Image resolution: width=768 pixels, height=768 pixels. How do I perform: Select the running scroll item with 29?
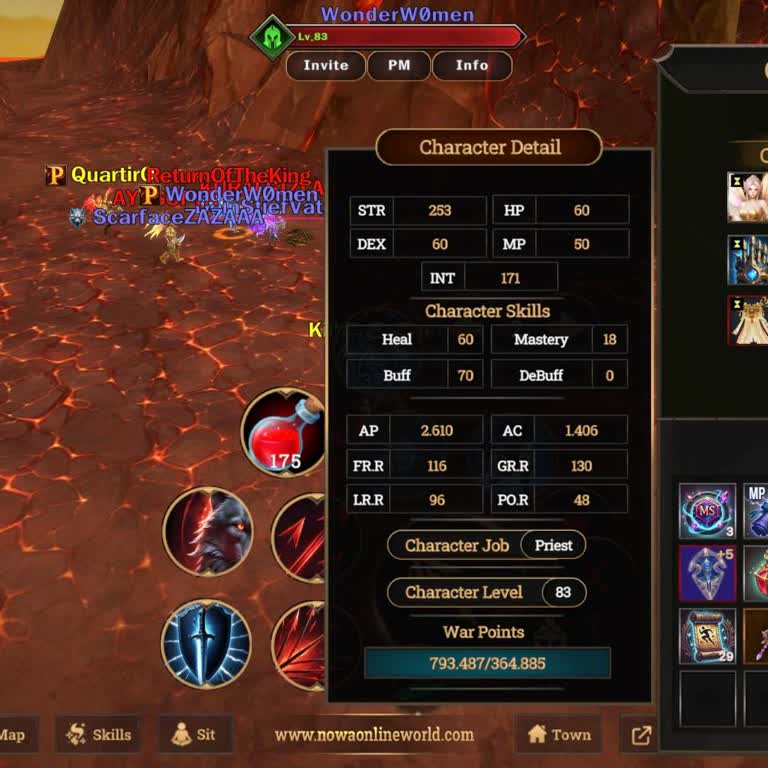pos(707,636)
